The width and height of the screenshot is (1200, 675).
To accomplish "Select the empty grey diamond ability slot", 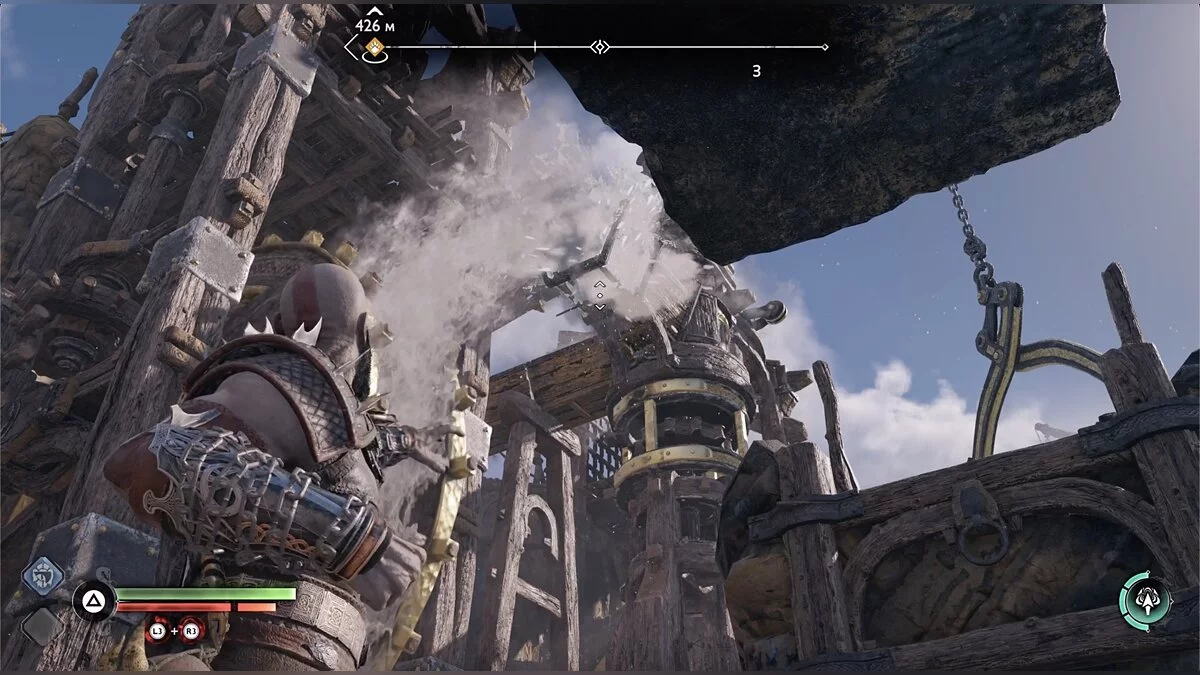I will pyautogui.click(x=43, y=627).
